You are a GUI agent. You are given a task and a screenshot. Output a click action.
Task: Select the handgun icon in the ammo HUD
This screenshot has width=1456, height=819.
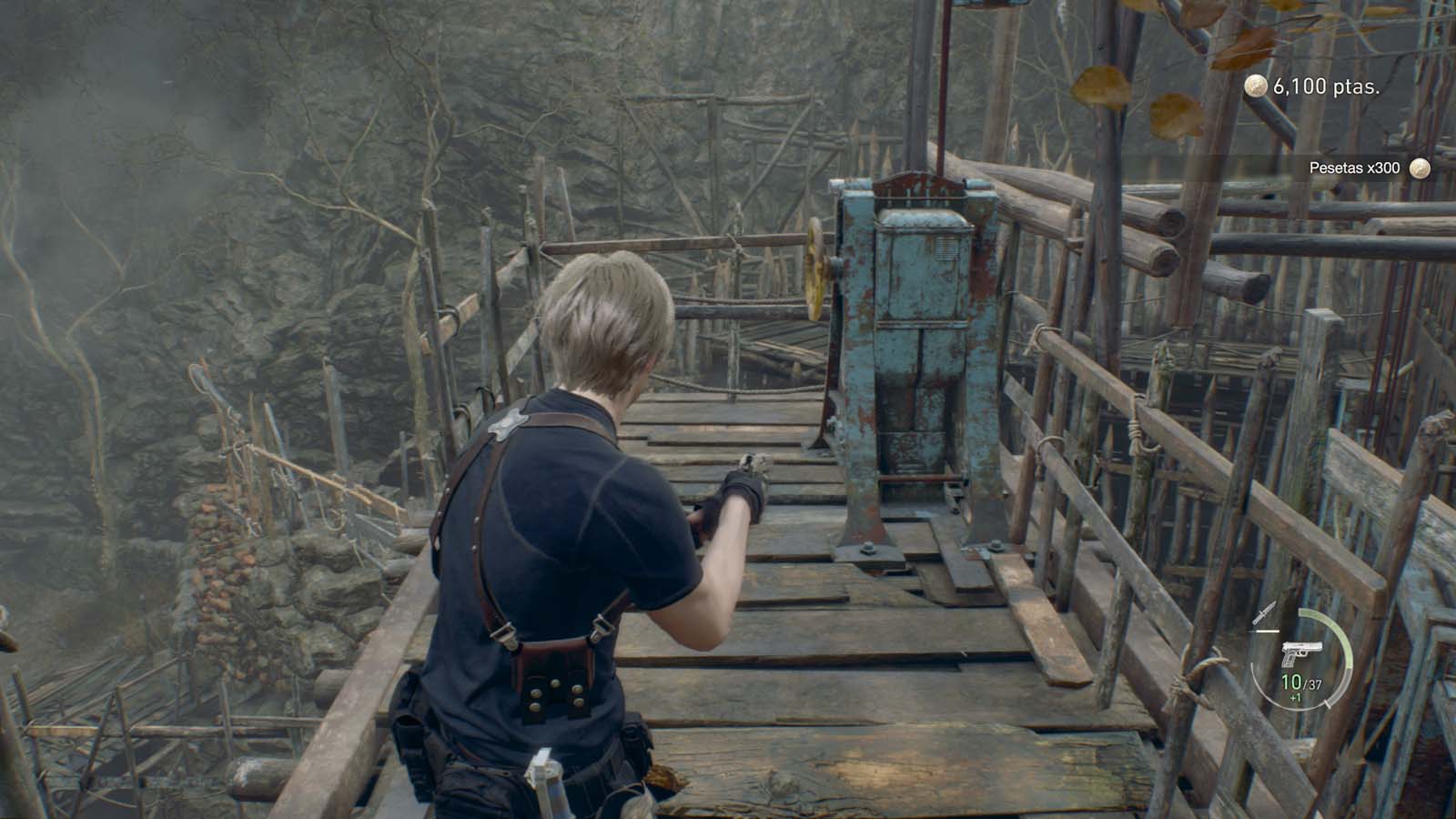tap(1302, 652)
